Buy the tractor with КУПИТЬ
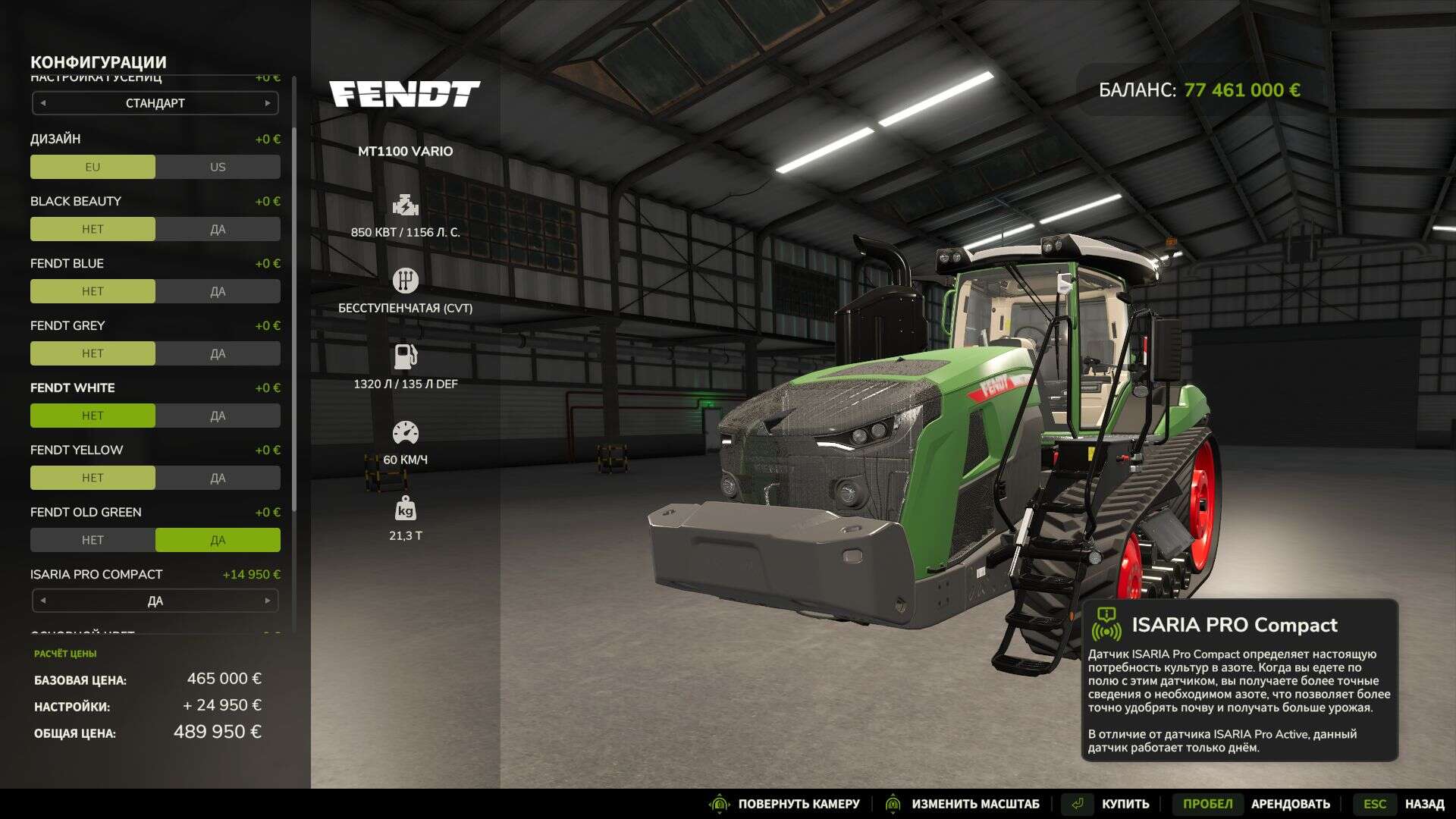1456x819 pixels. tap(1125, 804)
